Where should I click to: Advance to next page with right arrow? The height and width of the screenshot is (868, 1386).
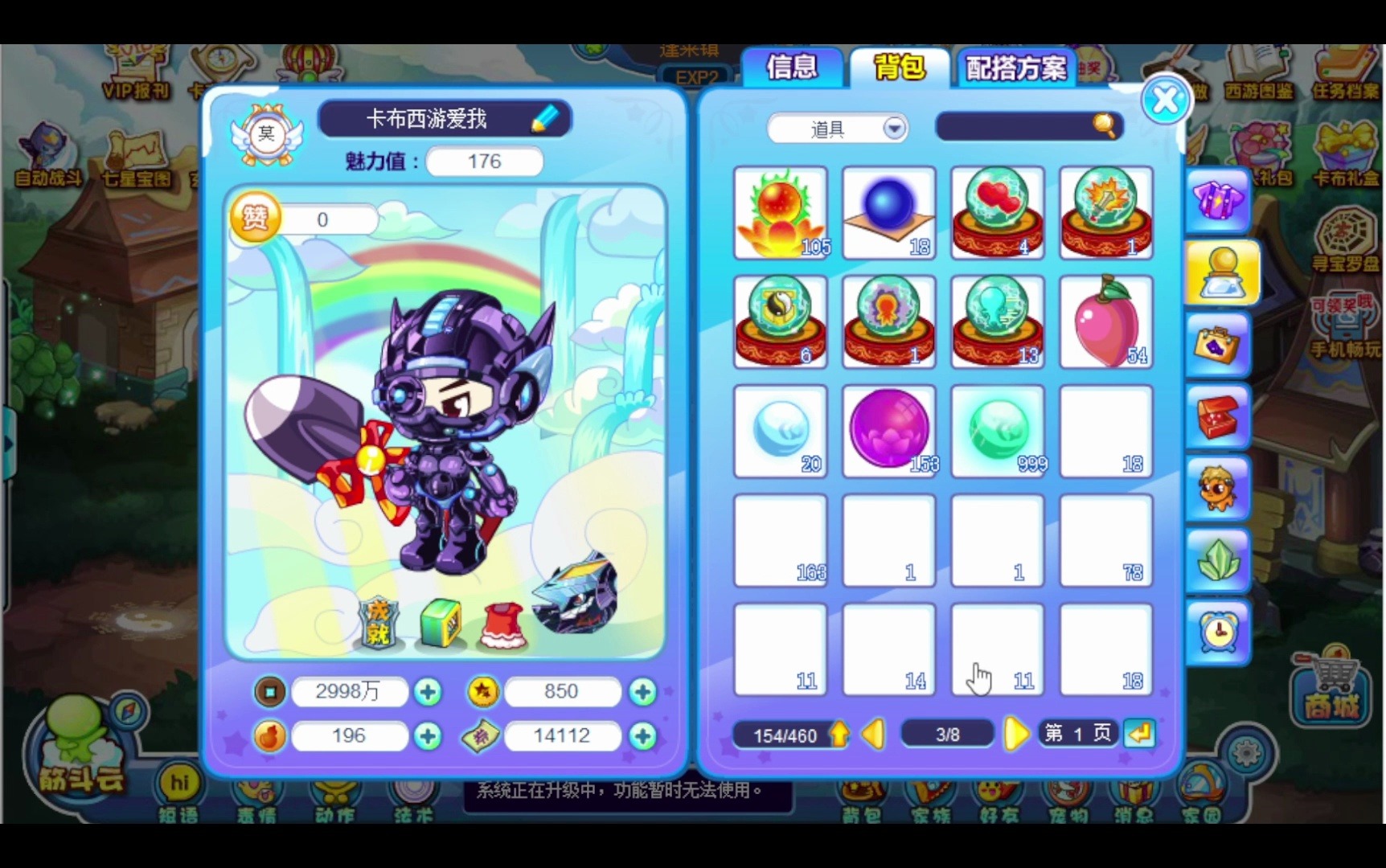click(x=1017, y=734)
